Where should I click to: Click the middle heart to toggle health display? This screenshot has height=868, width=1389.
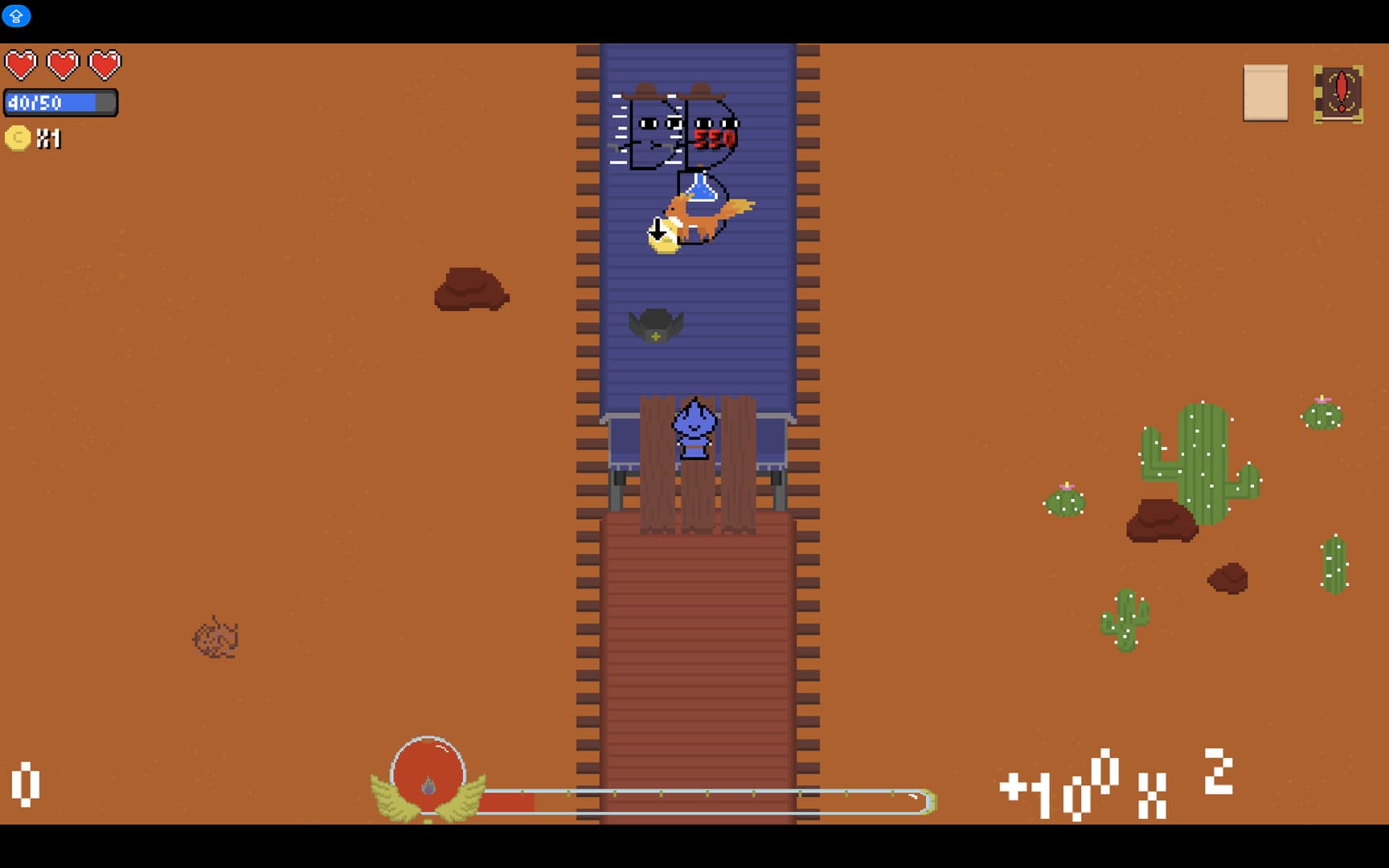(64, 63)
